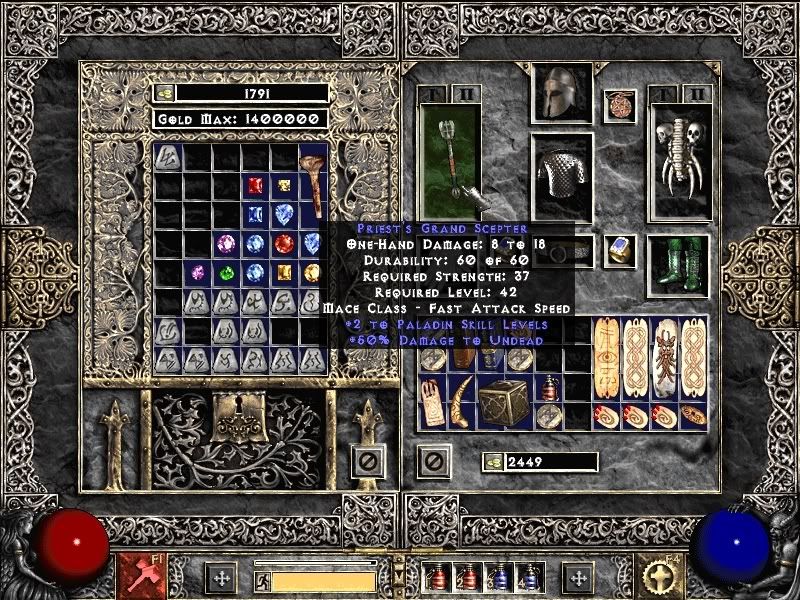
Task: Select the equipped amulet
Action: (620, 105)
